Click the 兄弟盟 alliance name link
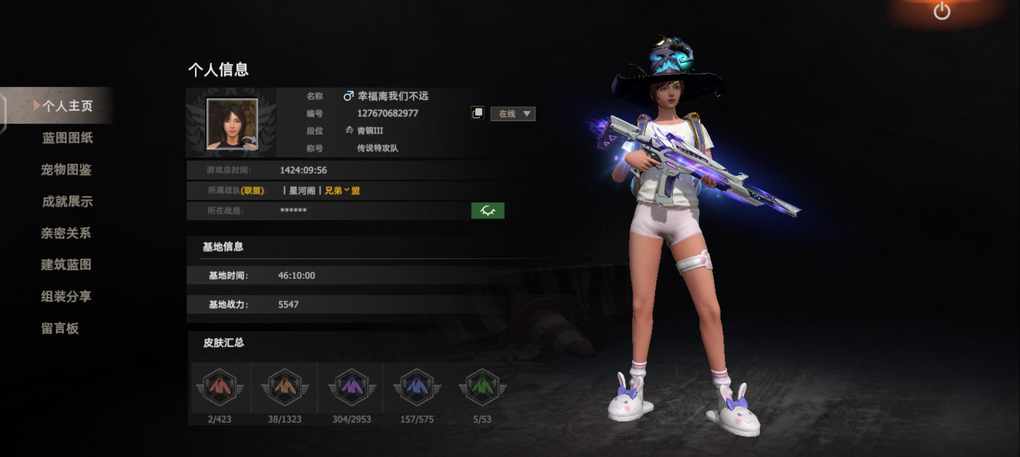Viewport: 1020px width, 457px height. coord(342,190)
